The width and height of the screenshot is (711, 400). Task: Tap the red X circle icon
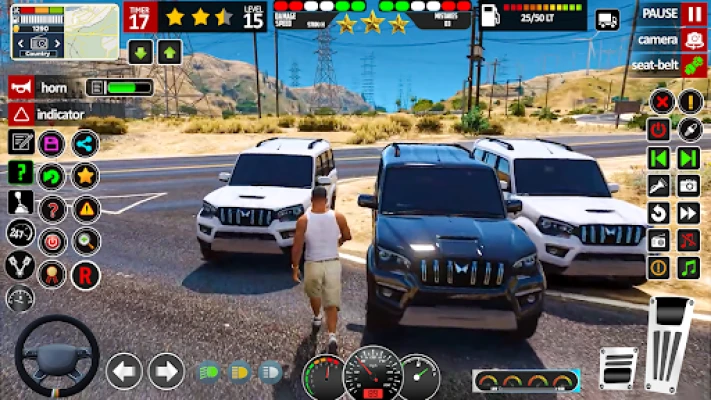pos(661,101)
